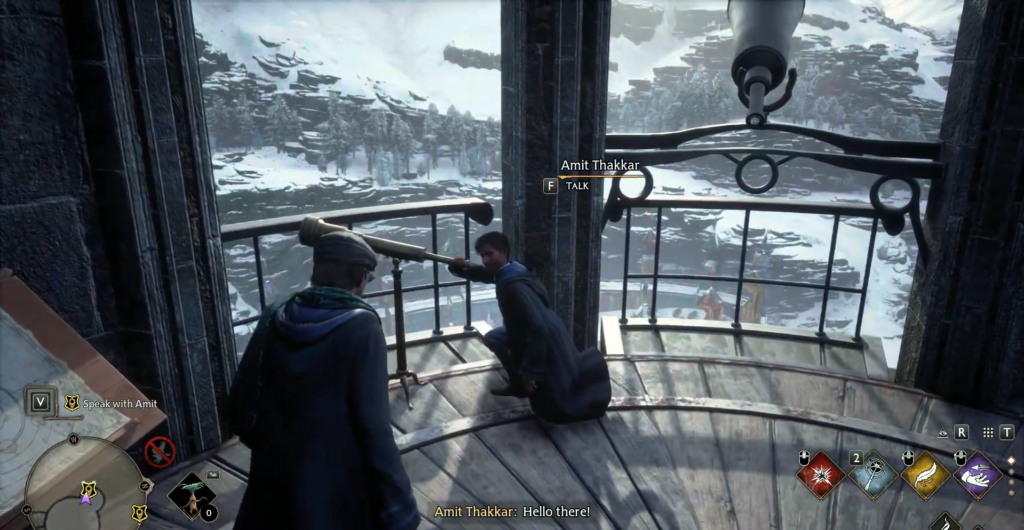
Task: Use the purple Accio hand spell
Action: pyautogui.click(x=977, y=475)
